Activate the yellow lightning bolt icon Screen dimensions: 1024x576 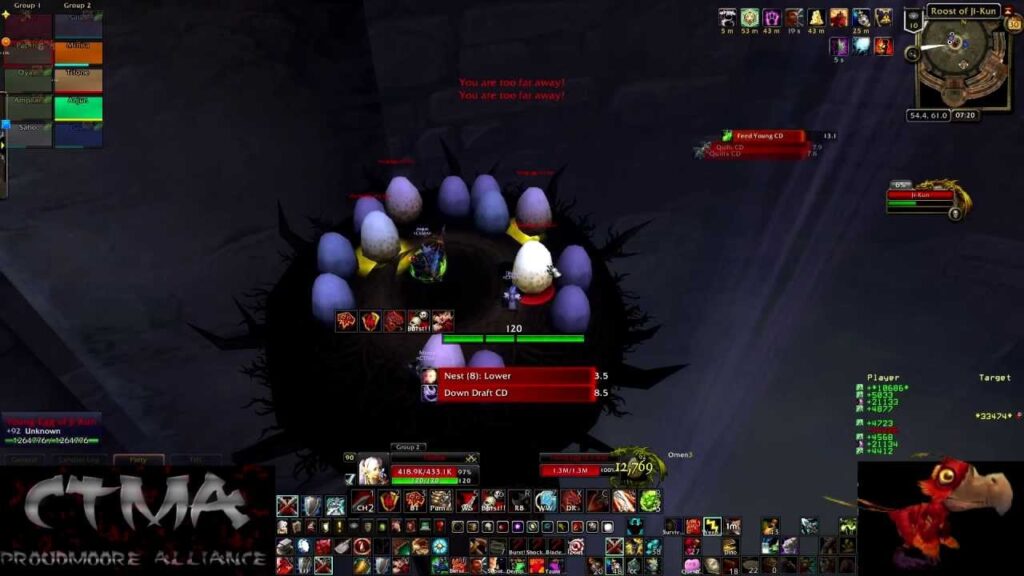click(x=712, y=526)
